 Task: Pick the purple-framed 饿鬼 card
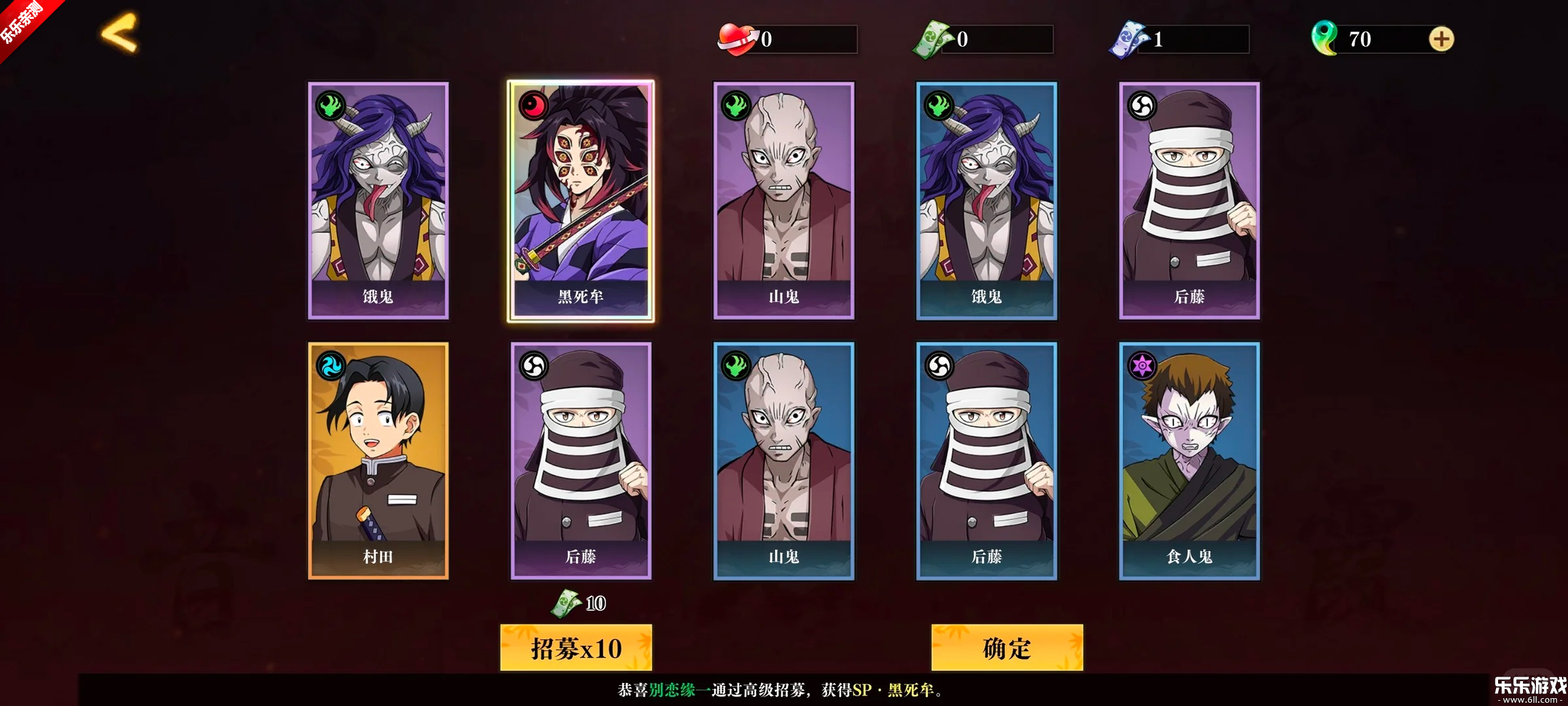coord(378,201)
